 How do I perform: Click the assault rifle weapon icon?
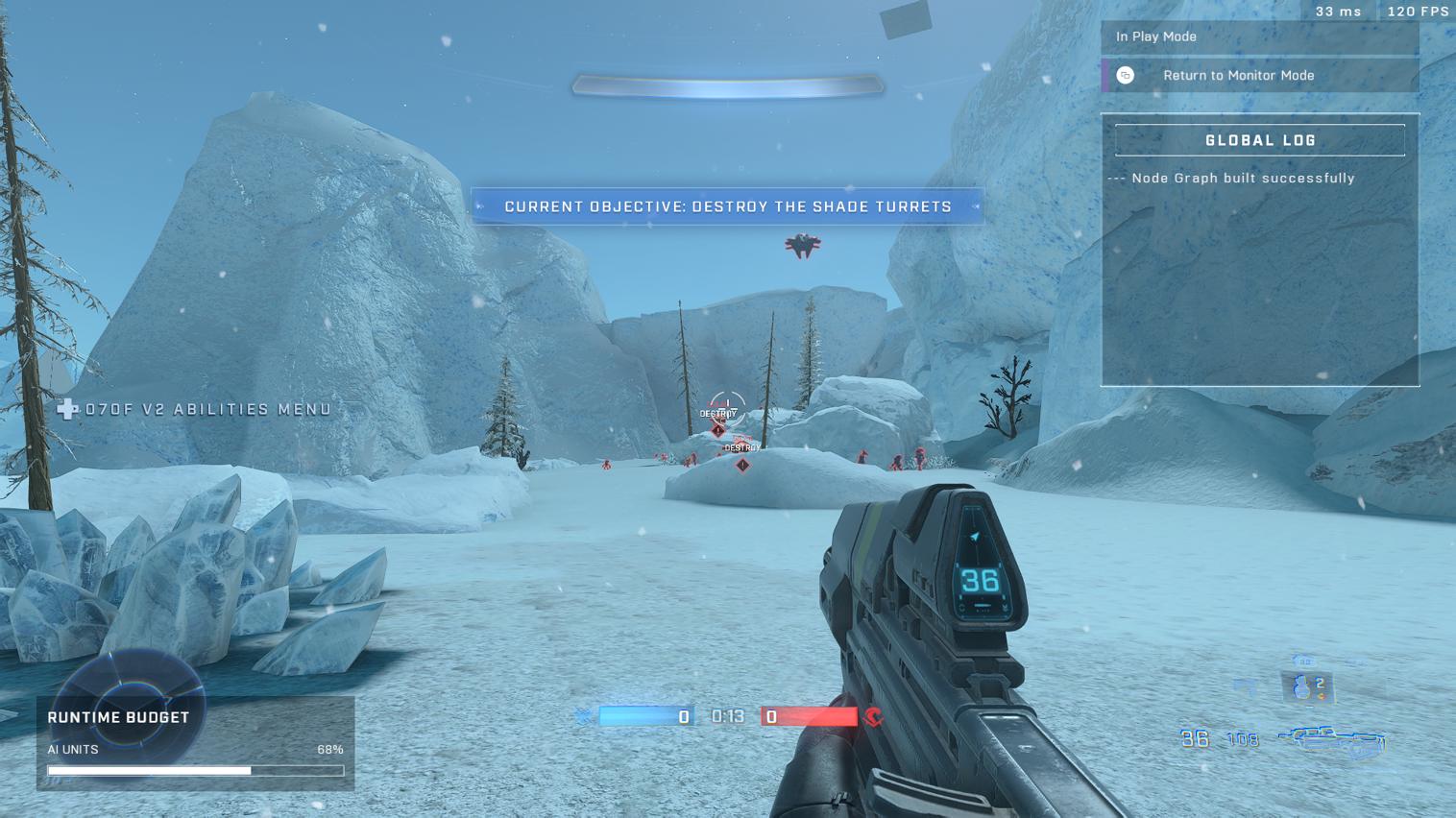click(x=1333, y=740)
